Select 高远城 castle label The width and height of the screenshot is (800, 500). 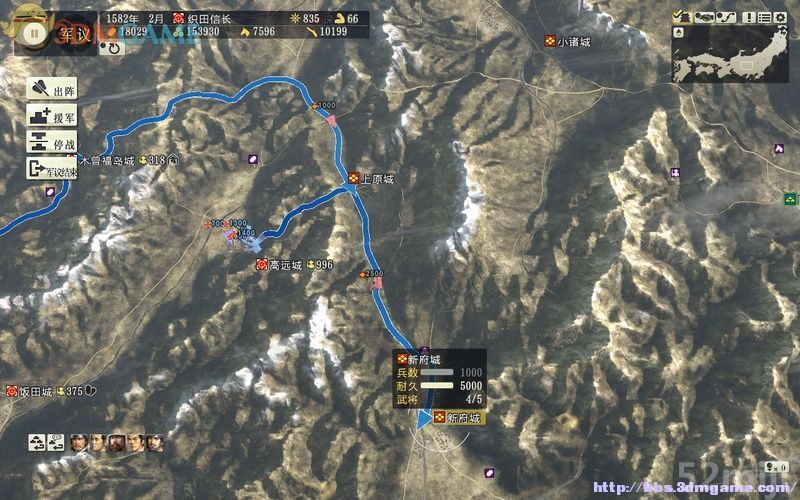[284, 265]
